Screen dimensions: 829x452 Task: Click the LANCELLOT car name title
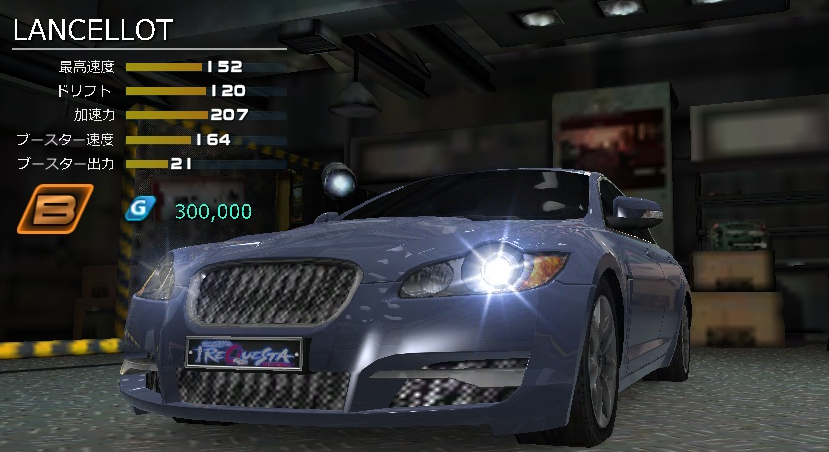click(x=93, y=30)
